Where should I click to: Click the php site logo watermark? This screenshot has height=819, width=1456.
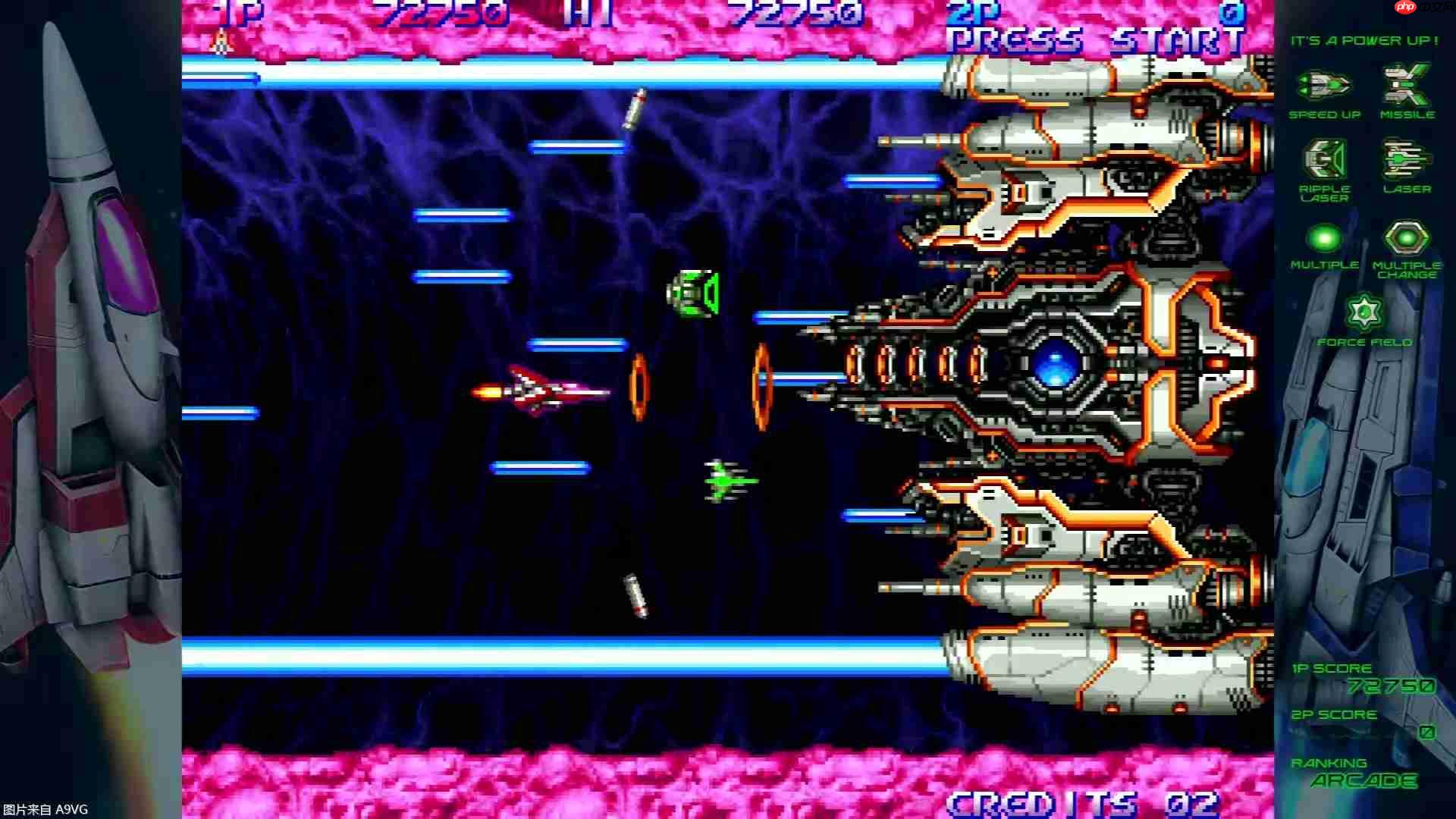(x=1405, y=7)
